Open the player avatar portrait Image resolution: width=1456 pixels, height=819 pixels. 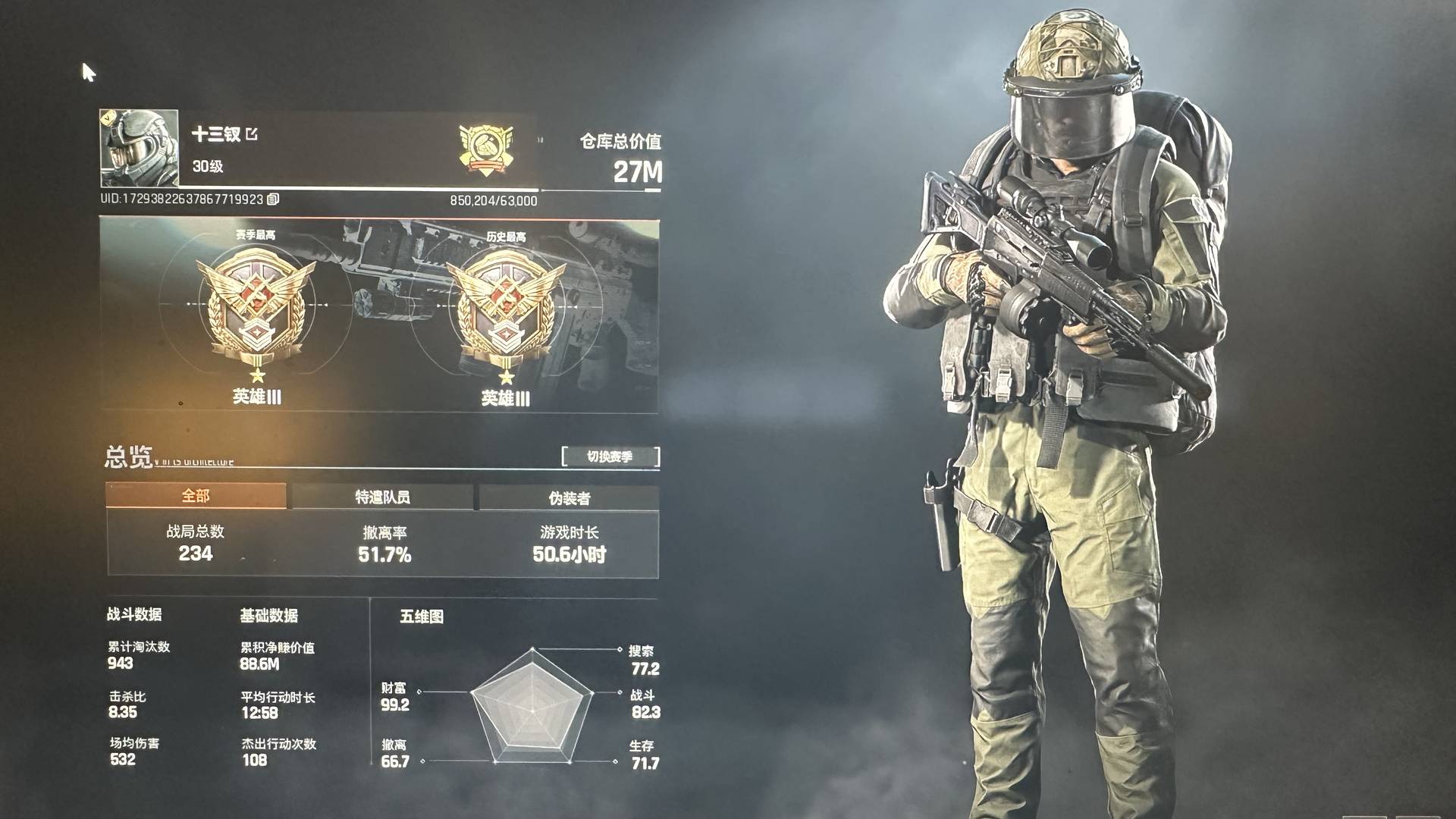140,149
